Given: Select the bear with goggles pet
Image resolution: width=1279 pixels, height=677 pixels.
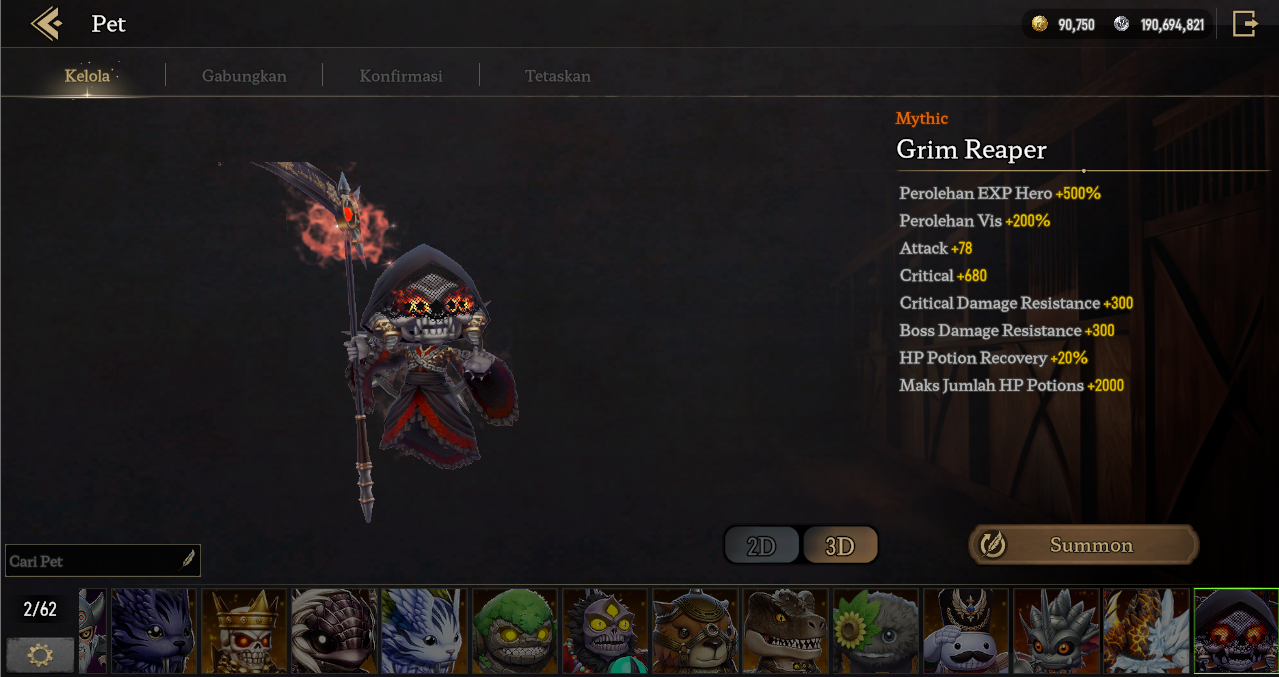Looking at the screenshot, I should [695, 630].
